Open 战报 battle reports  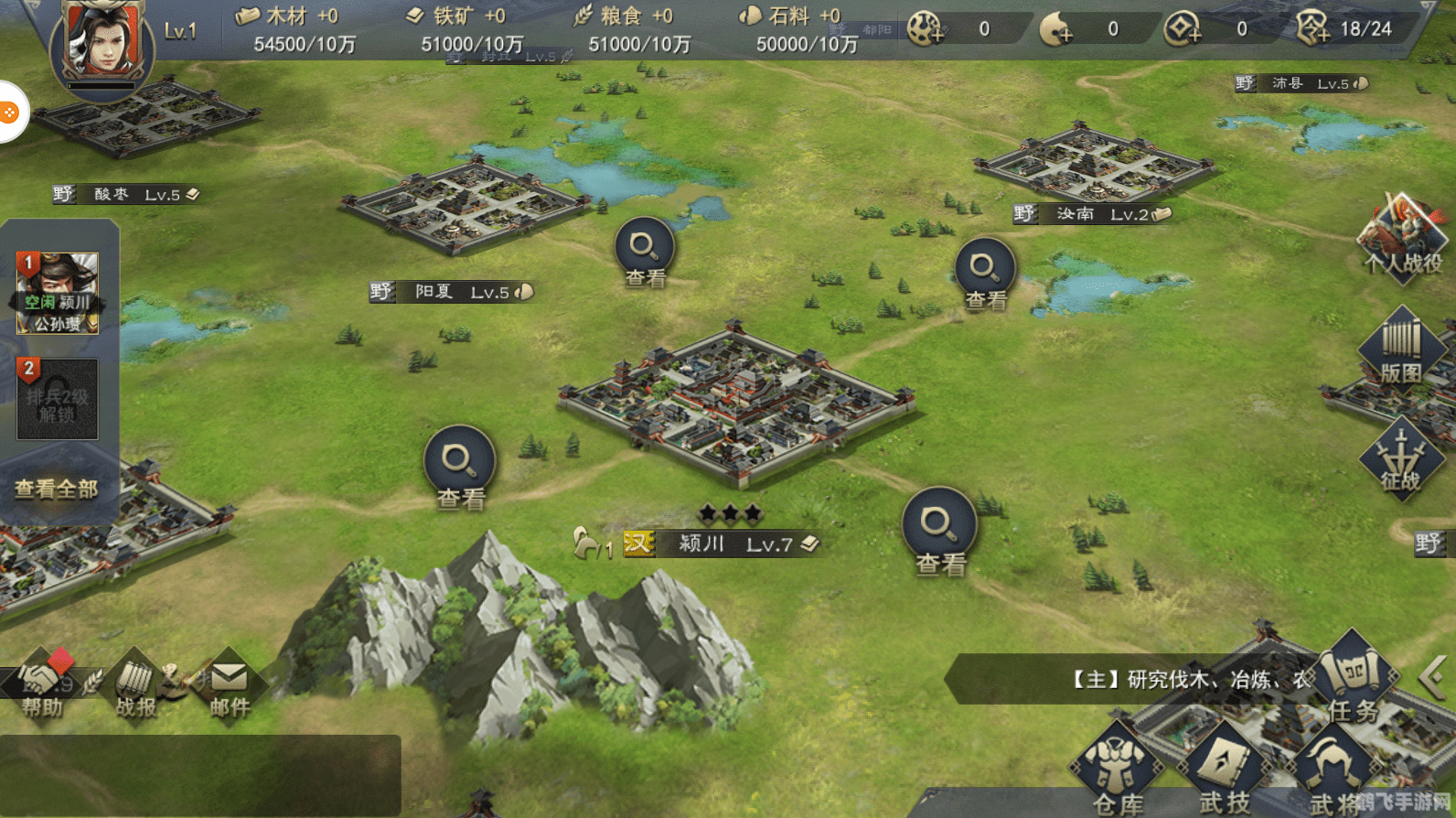136,686
